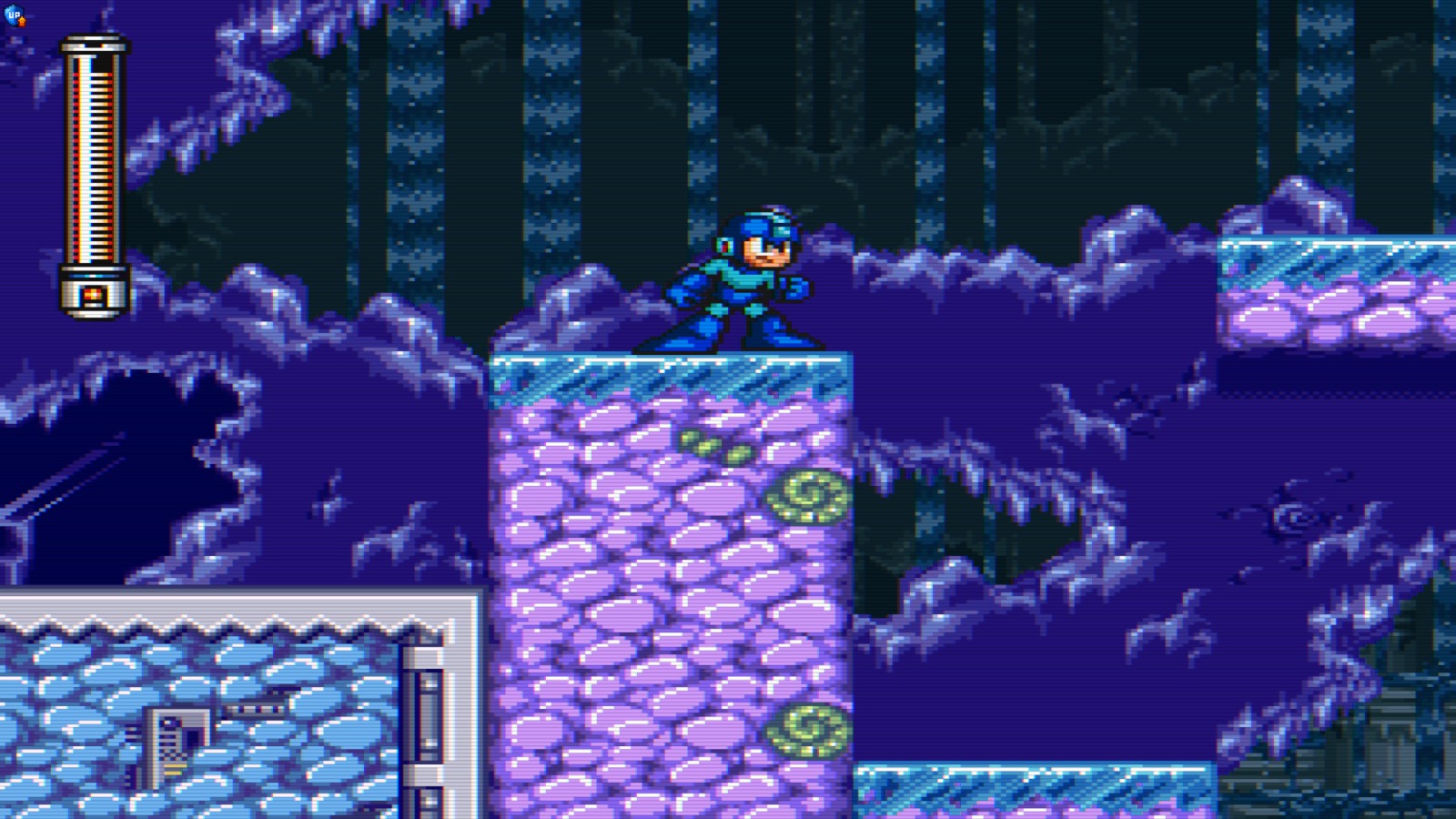Select the Mega Man character sprite
Image resolution: width=1456 pixels, height=819 pixels.
[x=737, y=282]
